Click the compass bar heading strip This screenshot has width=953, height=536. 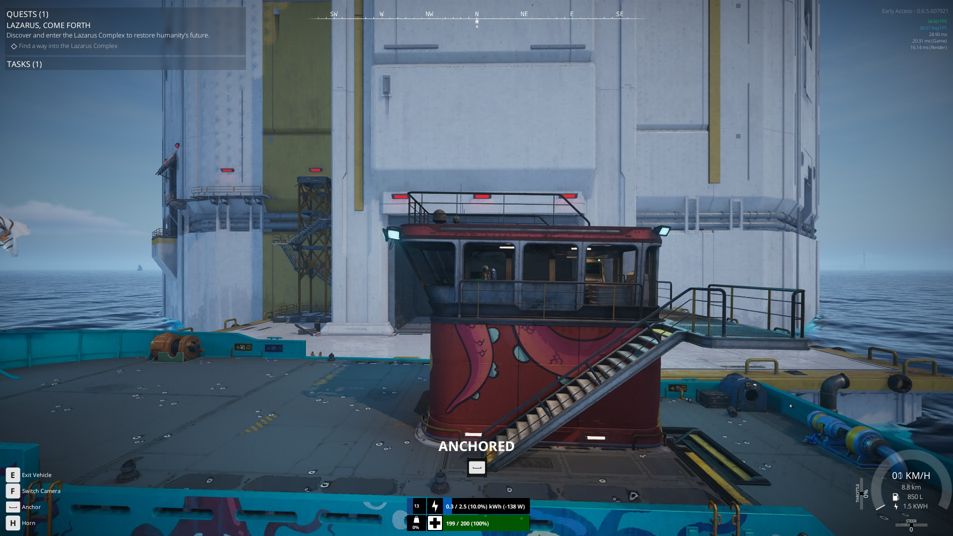[476, 15]
